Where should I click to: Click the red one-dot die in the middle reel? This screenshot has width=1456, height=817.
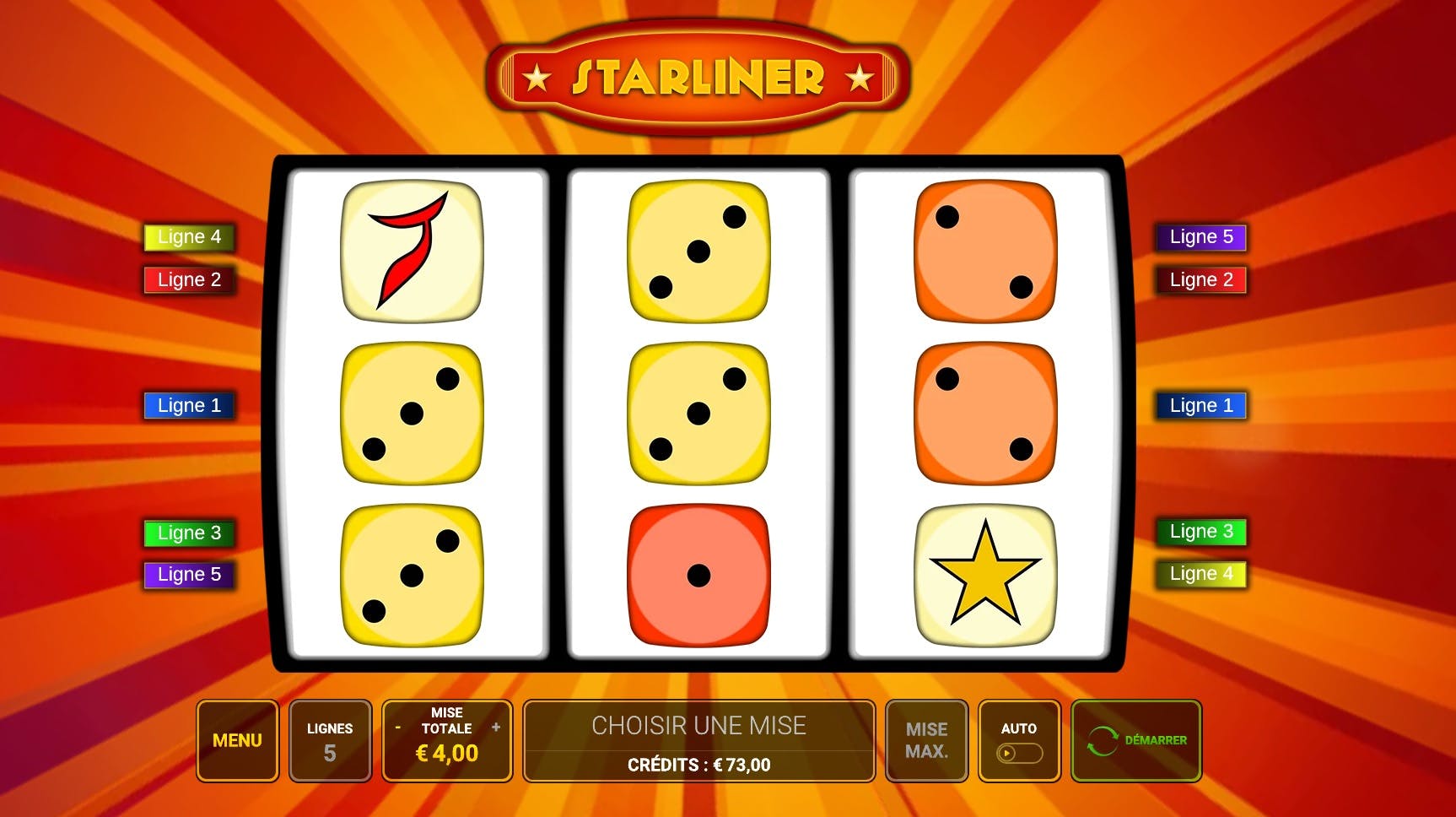[x=698, y=575]
